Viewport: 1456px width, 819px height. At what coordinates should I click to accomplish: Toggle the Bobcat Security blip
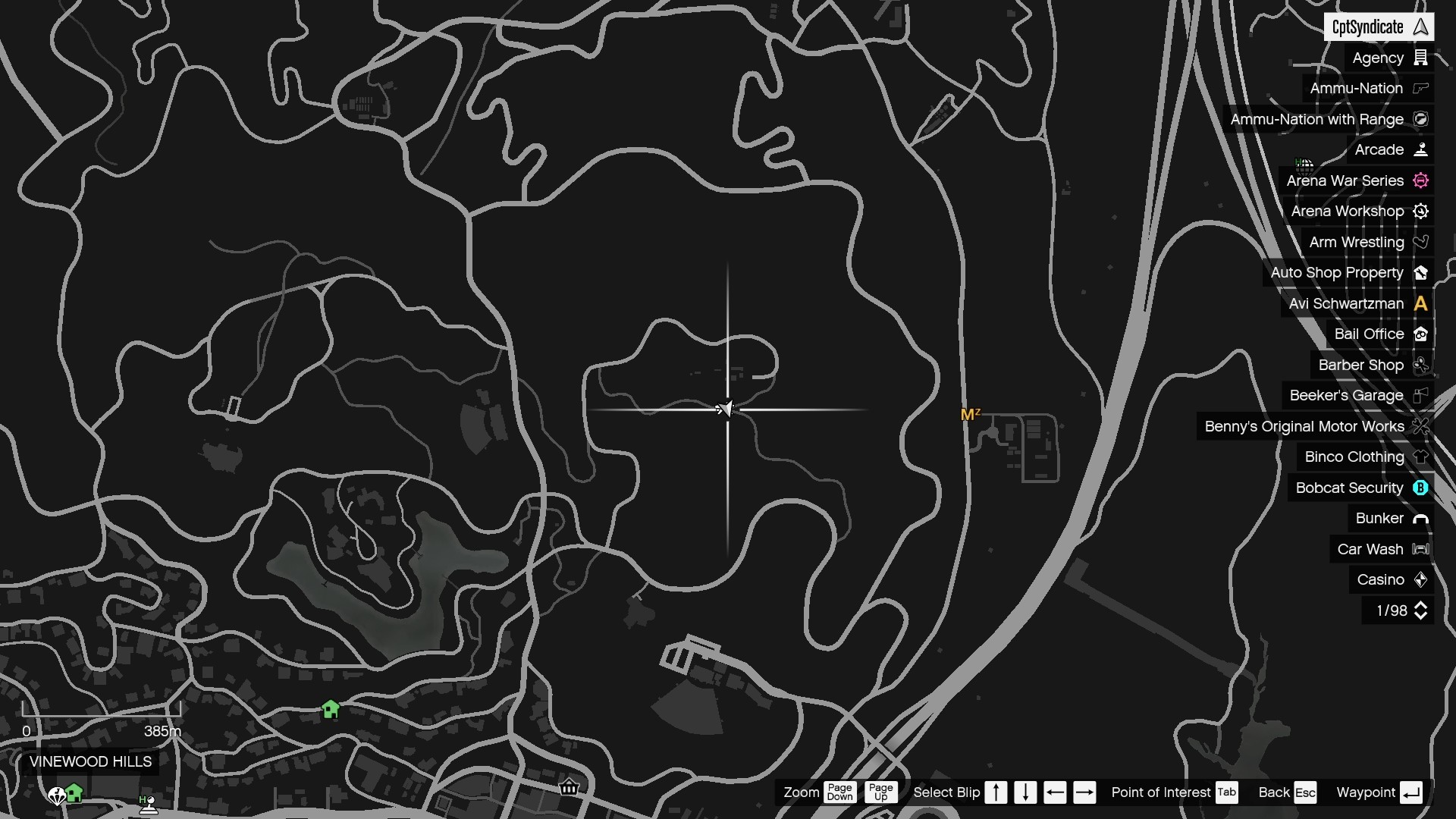coord(1421,488)
